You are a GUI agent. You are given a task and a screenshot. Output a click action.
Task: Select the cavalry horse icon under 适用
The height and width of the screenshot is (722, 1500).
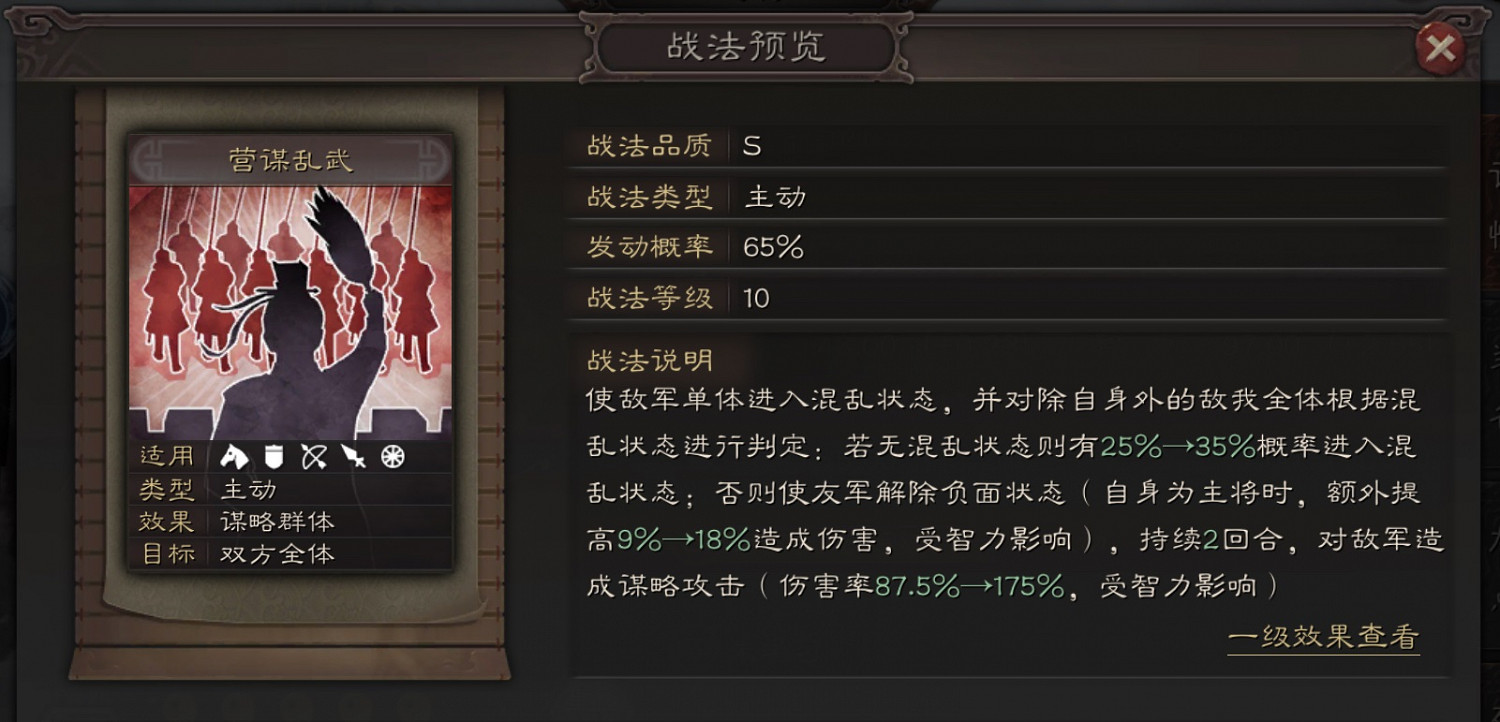(232, 457)
